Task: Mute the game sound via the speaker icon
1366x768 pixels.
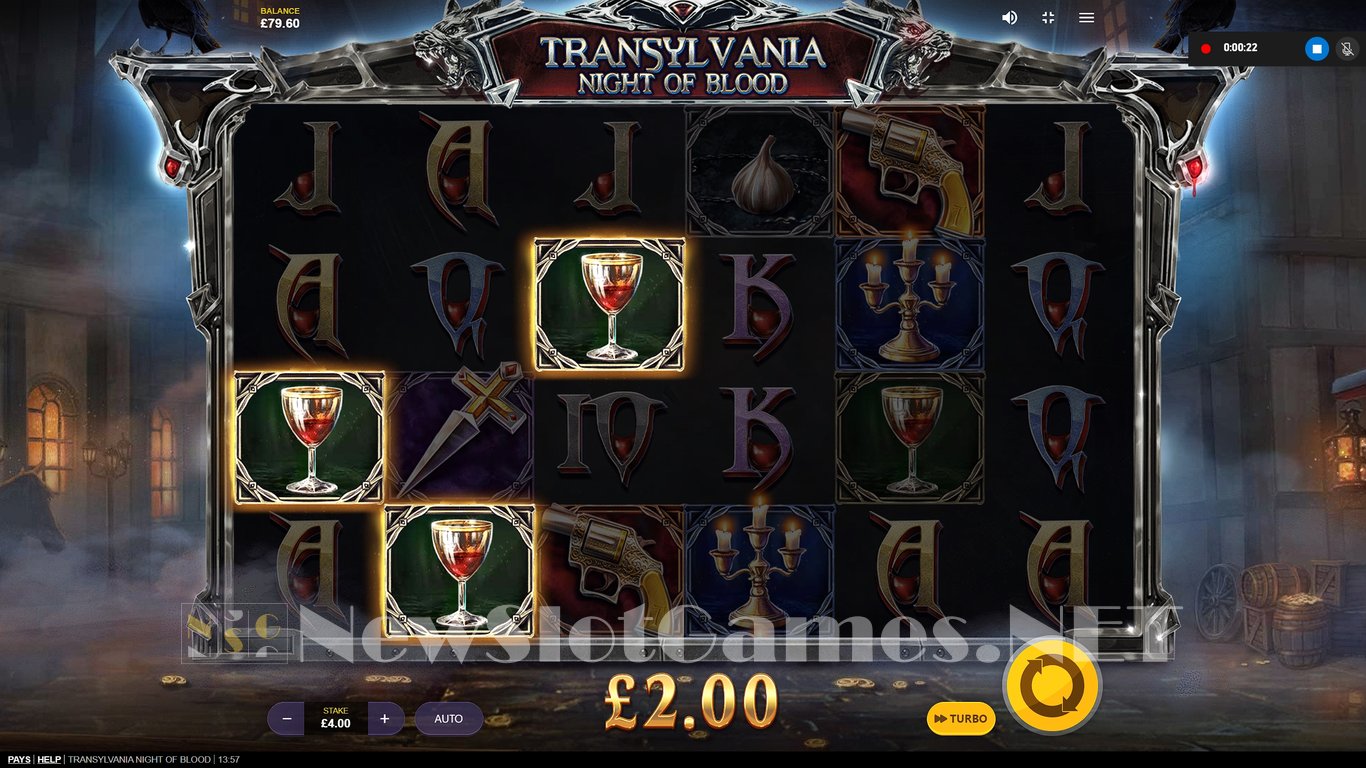Action: [1009, 17]
